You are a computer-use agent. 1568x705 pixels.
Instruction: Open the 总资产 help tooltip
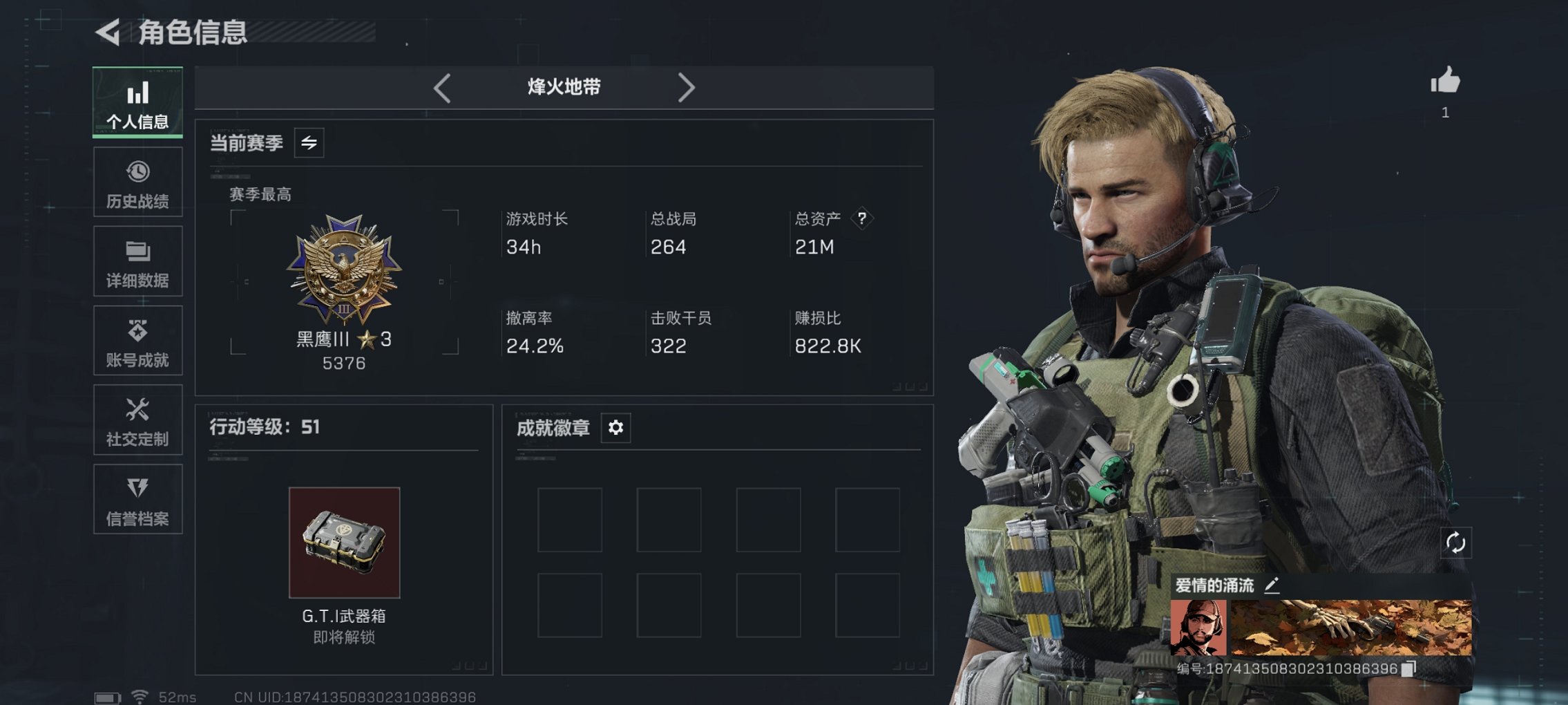[x=861, y=218]
